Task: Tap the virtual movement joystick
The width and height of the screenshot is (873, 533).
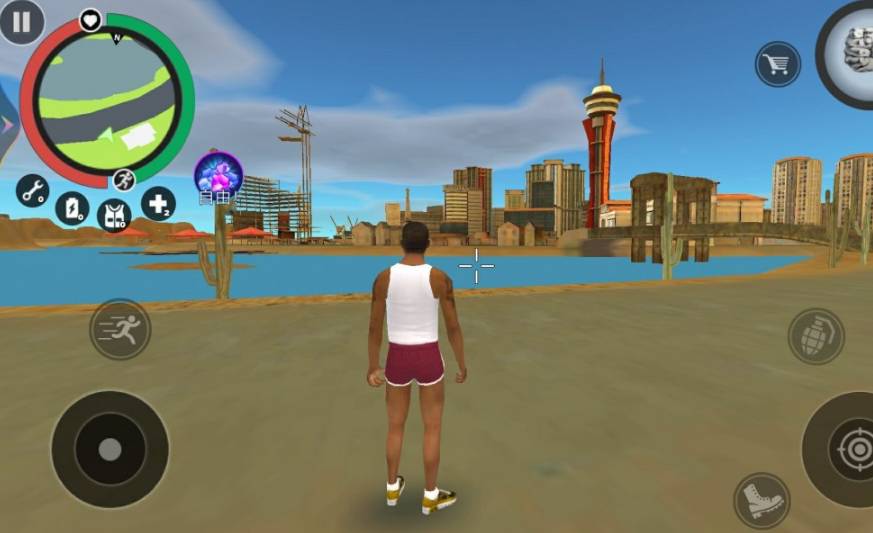Action: (110, 449)
